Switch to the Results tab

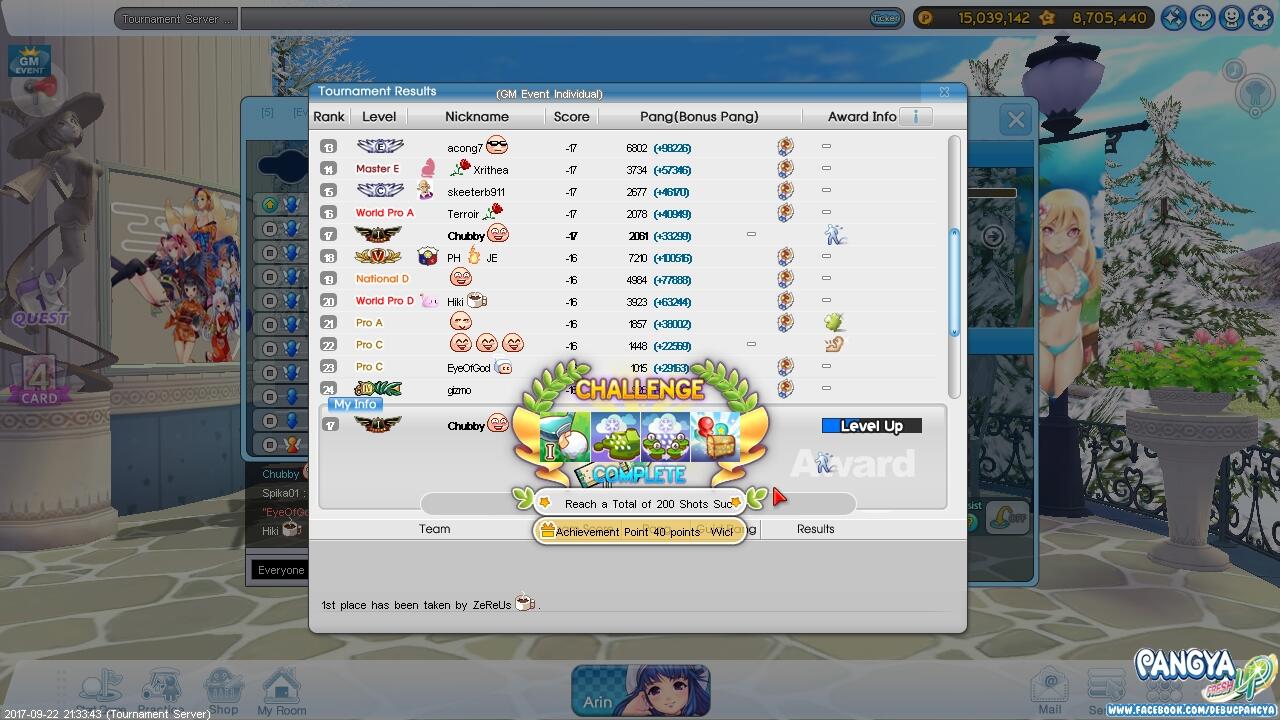[815, 529]
